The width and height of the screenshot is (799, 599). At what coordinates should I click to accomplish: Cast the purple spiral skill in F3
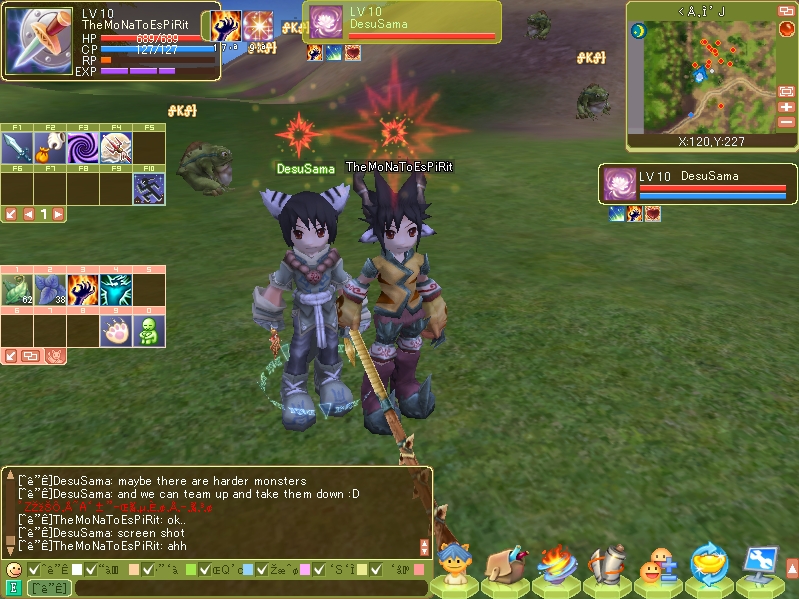(x=83, y=149)
